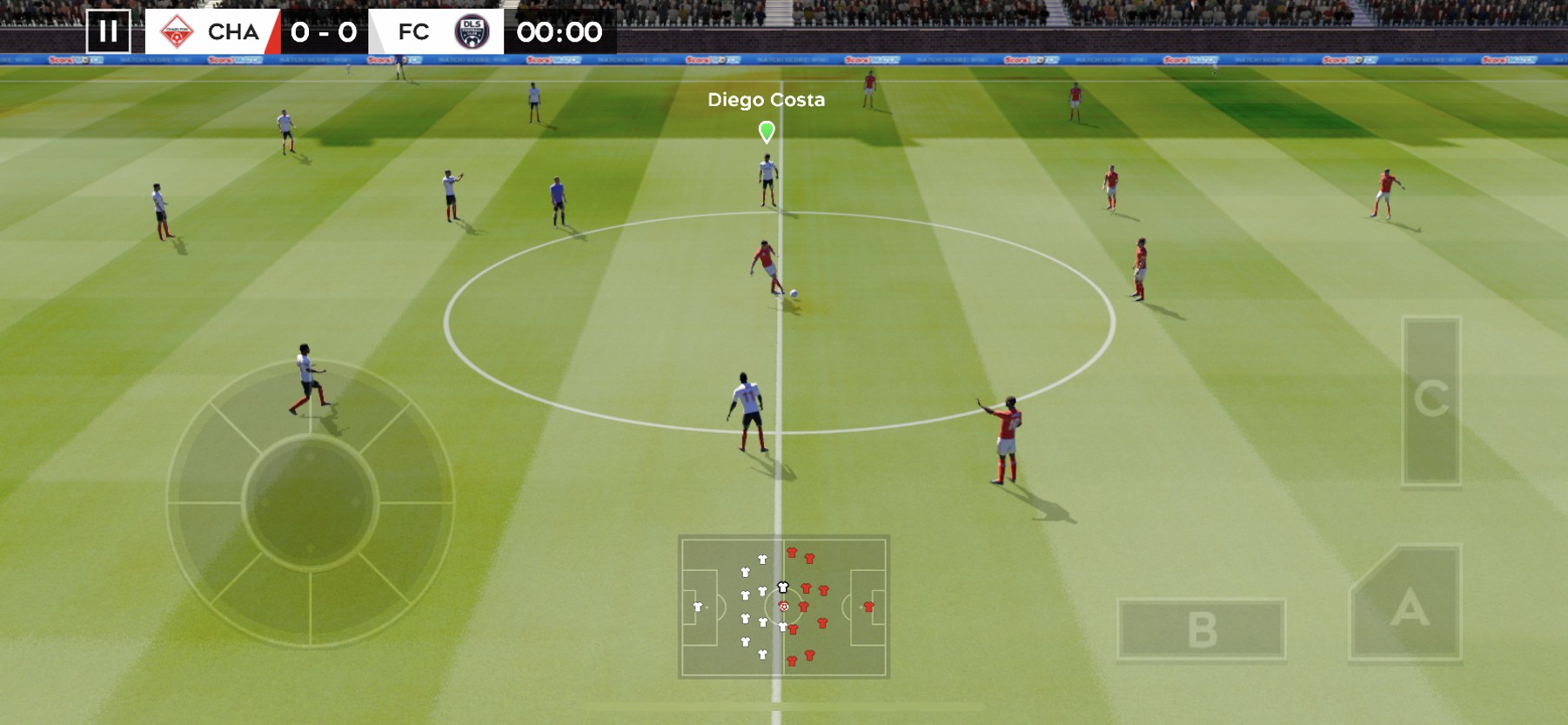Touch the virtual joystick center
The image size is (1568, 725).
point(310,502)
